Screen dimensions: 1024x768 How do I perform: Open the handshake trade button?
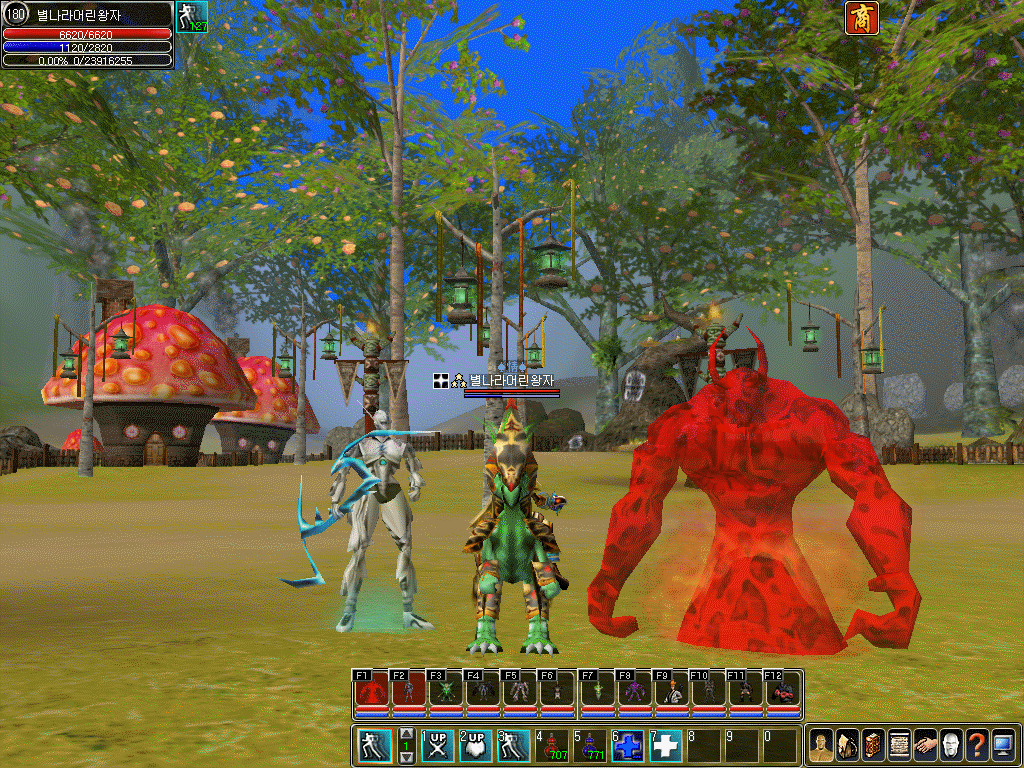(925, 745)
